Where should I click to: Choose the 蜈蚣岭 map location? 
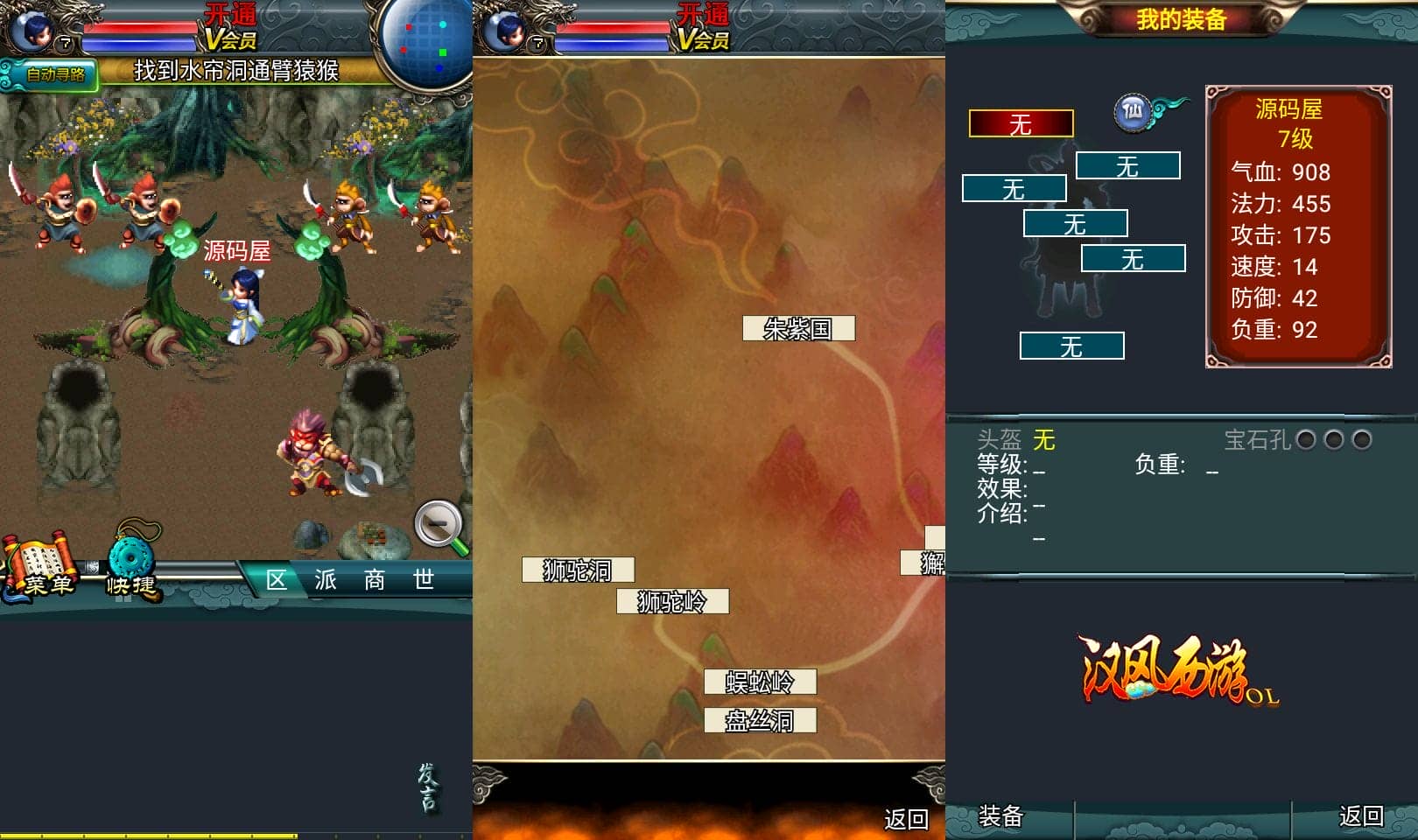coord(760,682)
